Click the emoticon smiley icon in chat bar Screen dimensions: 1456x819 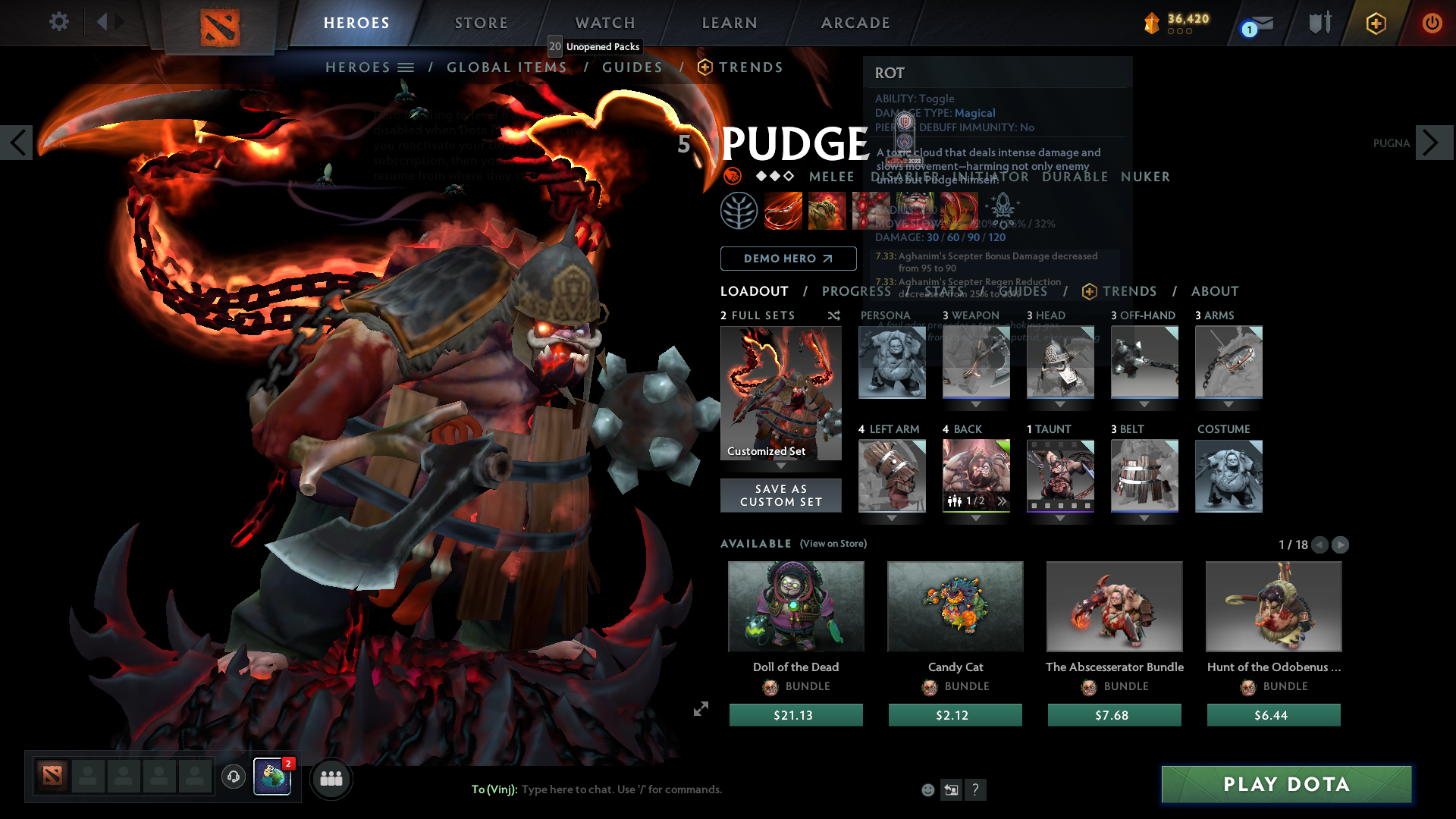(927, 789)
